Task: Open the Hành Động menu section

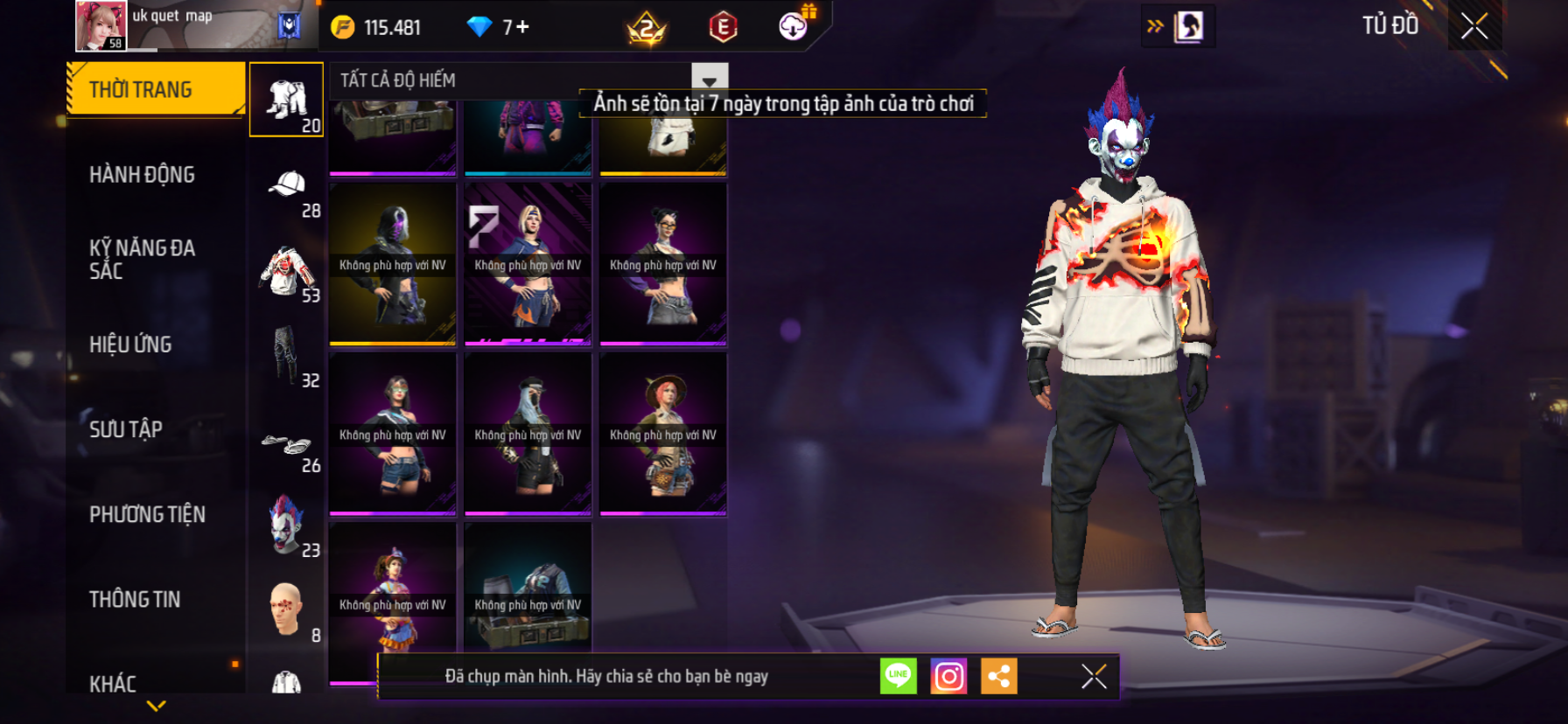Action: [x=142, y=175]
